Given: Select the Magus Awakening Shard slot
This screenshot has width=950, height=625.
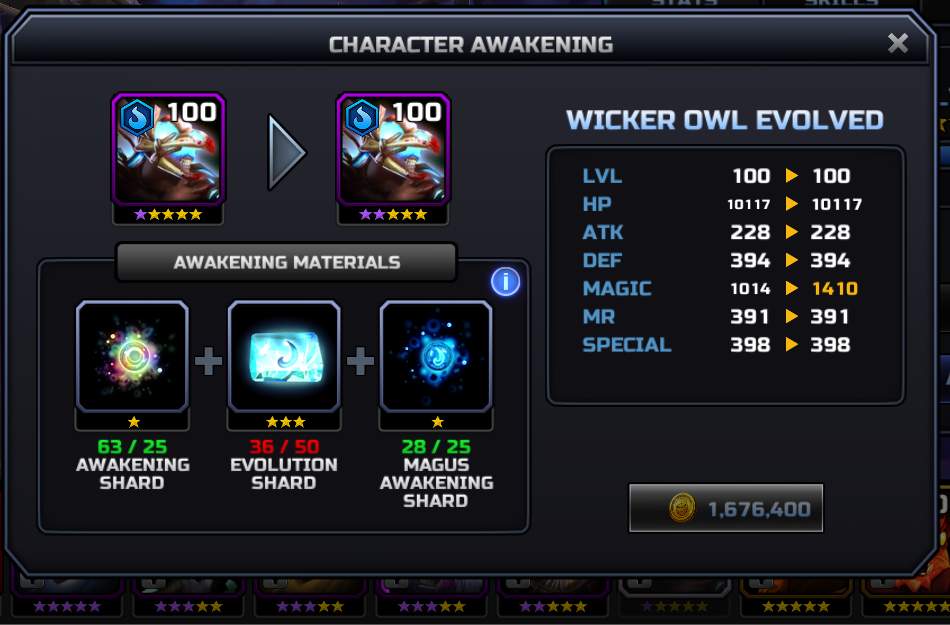Looking at the screenshot, I should [436, 356].
